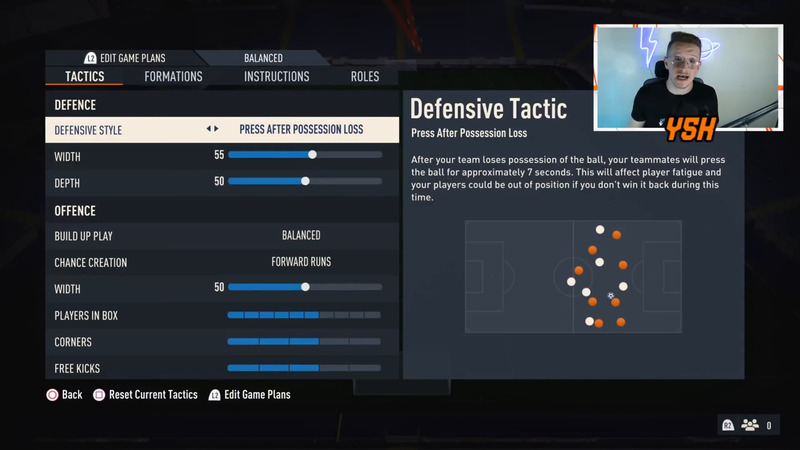This screenshot has width=800, height=450.
Task: Change the Free Kicks bar
Action: point(304,368)
